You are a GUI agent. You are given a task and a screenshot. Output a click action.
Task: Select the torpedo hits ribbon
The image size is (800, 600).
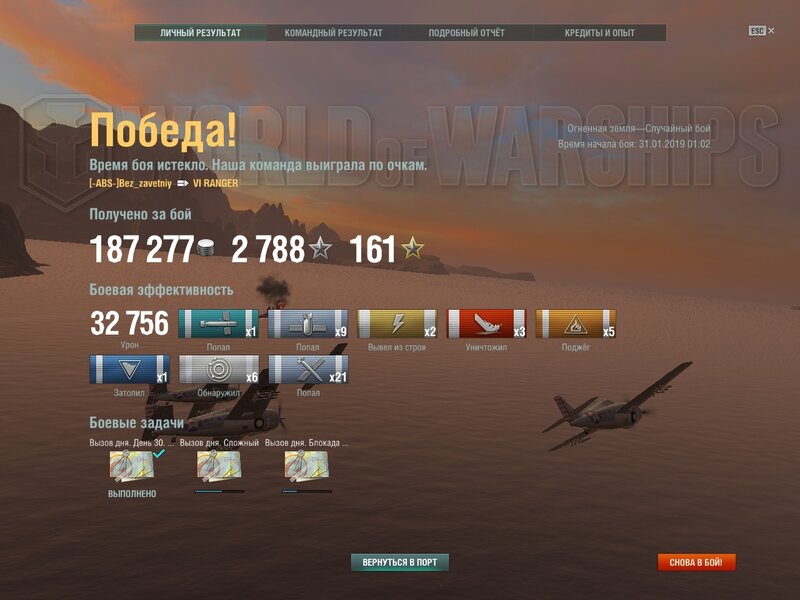(218, 324)
